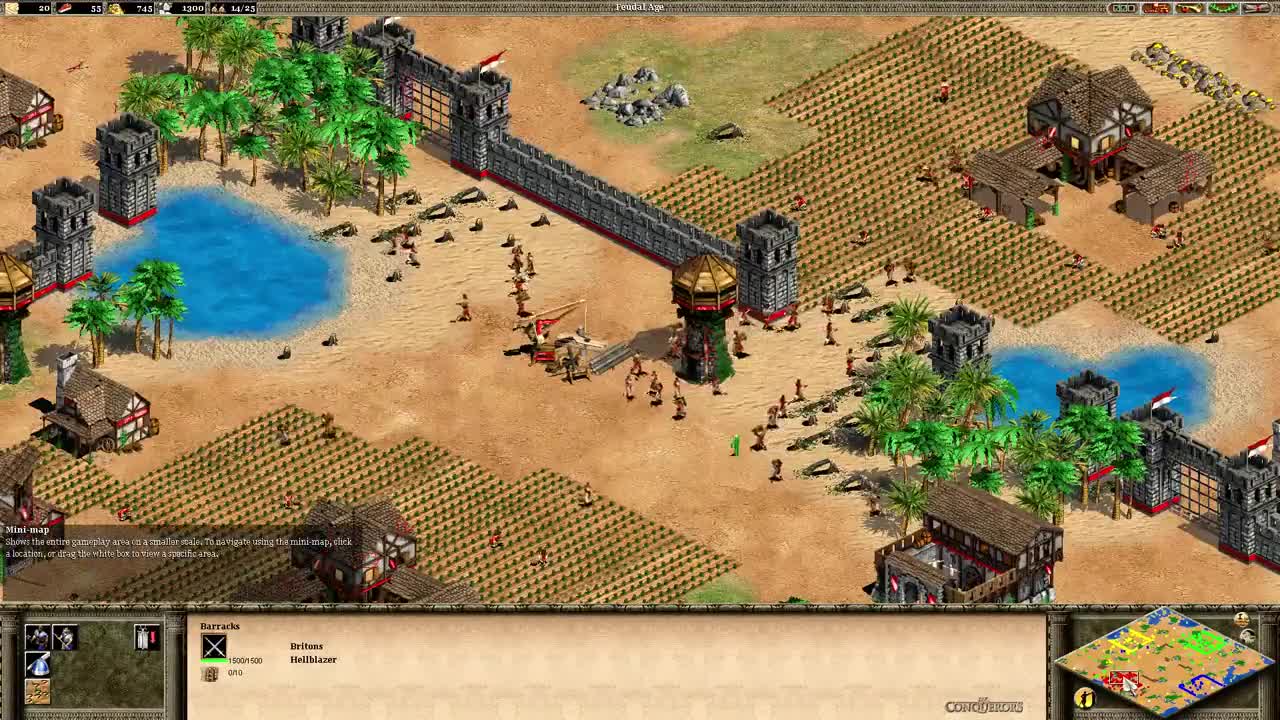Open the Technology Tree scroll icon
The image size is (1280, 720).
pyautogui.click(x=1255, y=8)
